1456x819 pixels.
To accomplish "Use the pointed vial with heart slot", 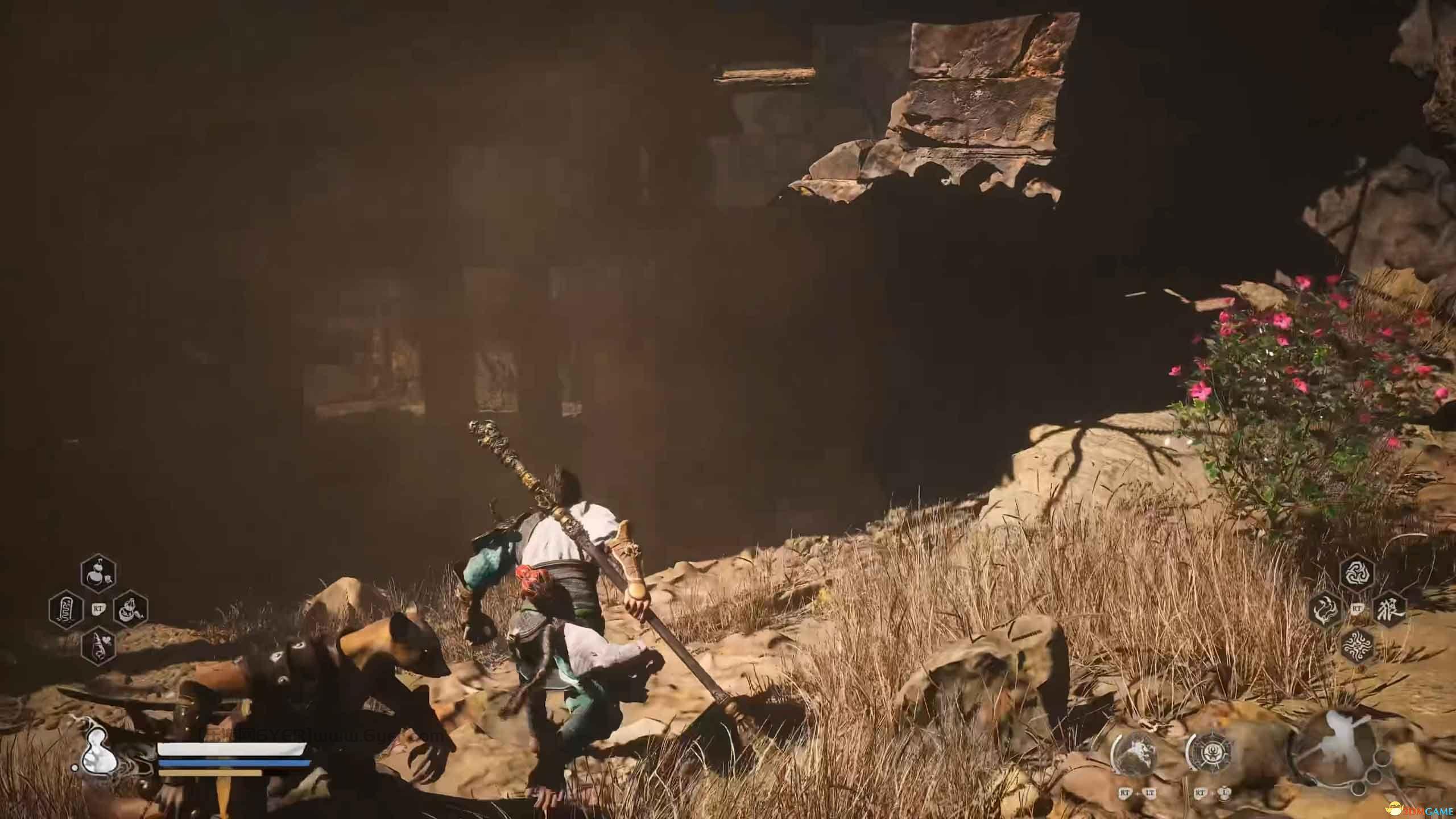I will coord(98,644).
